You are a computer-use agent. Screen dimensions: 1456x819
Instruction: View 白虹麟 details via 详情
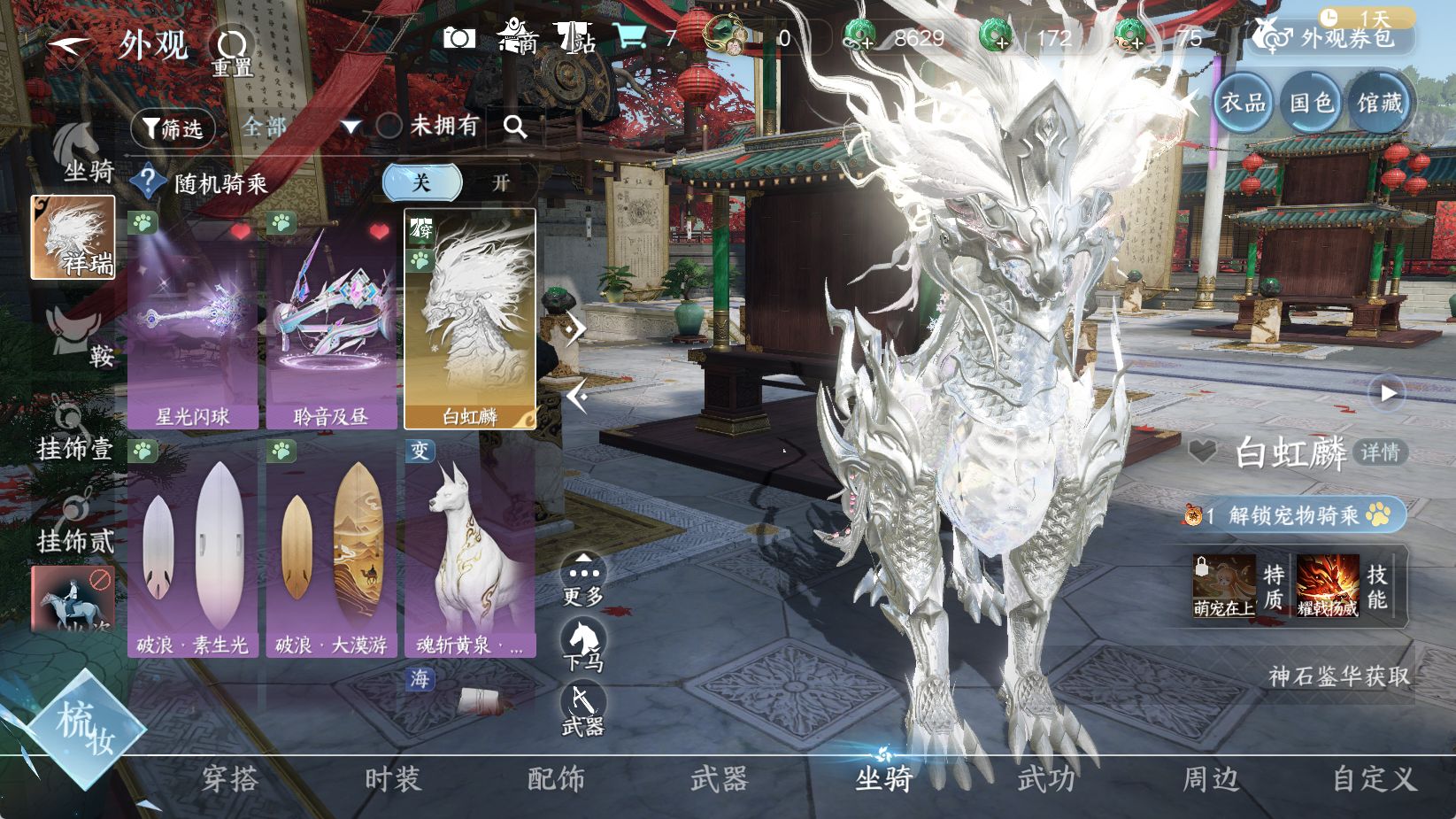pos(1380,453)
